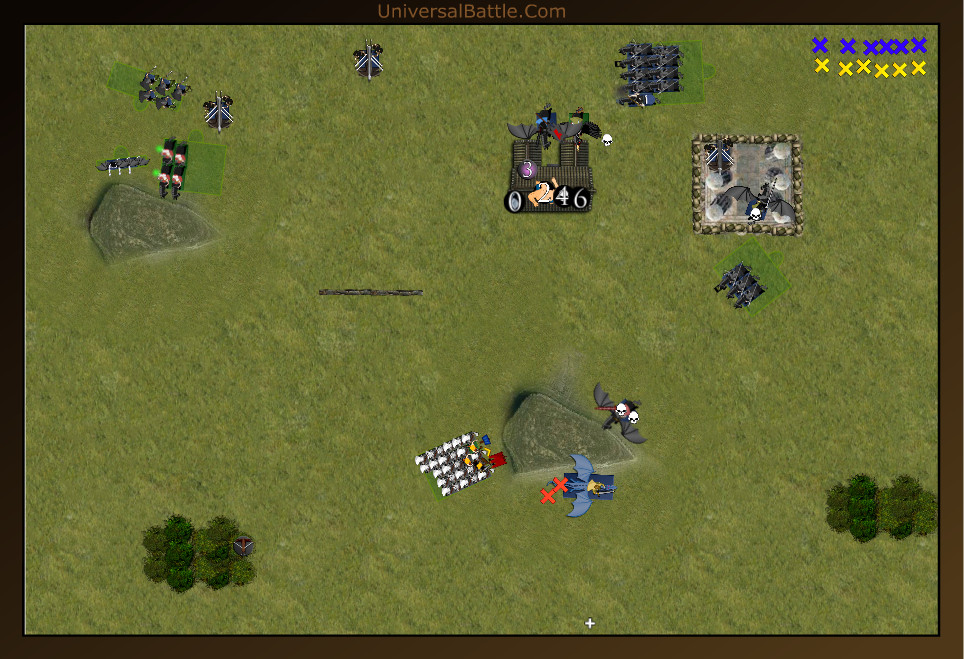
Task: Pick the black die showing 6
Action: 580,199
